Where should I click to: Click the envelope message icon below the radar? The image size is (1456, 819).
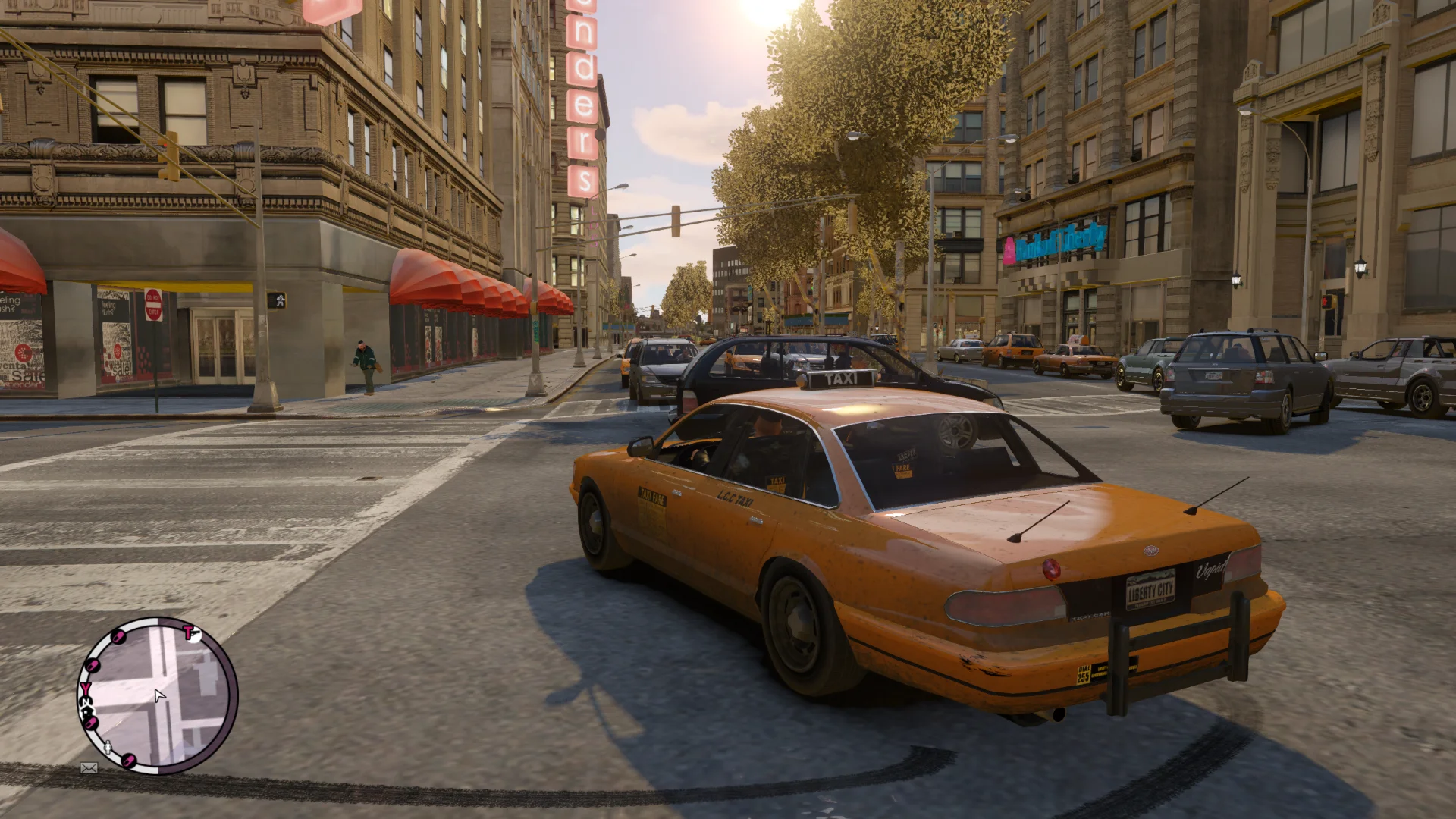(89, 767)
